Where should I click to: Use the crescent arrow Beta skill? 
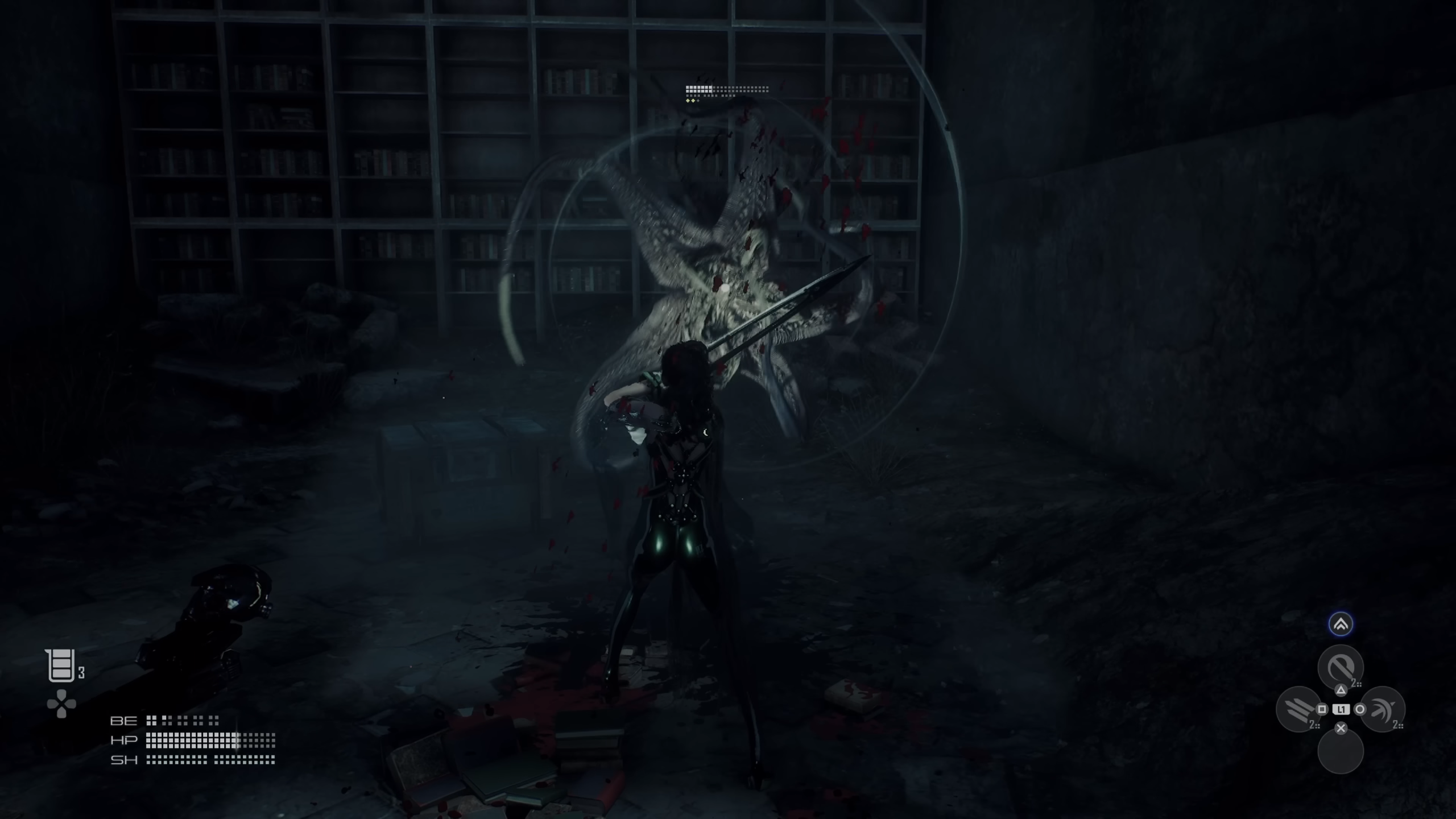click(x=1382, y=709)
